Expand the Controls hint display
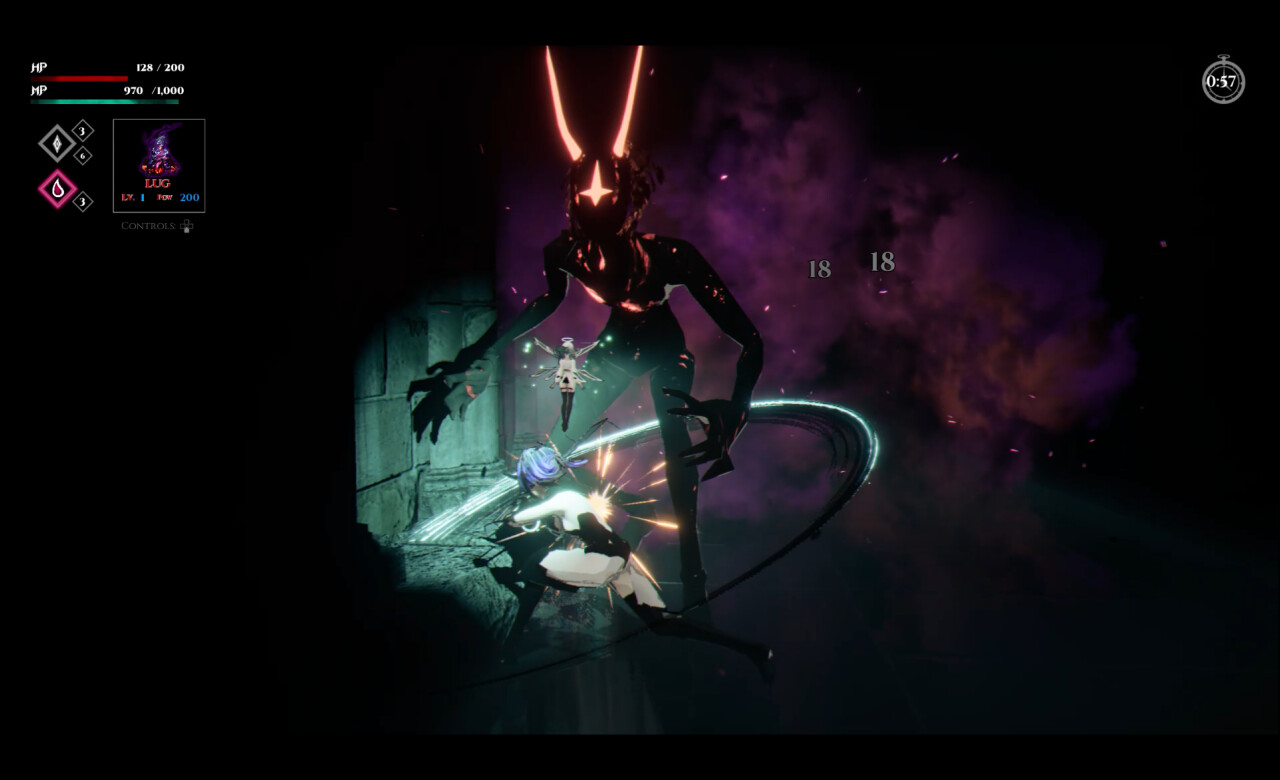The width and height of the screenshot is (1280, 780). coord(150,226)
